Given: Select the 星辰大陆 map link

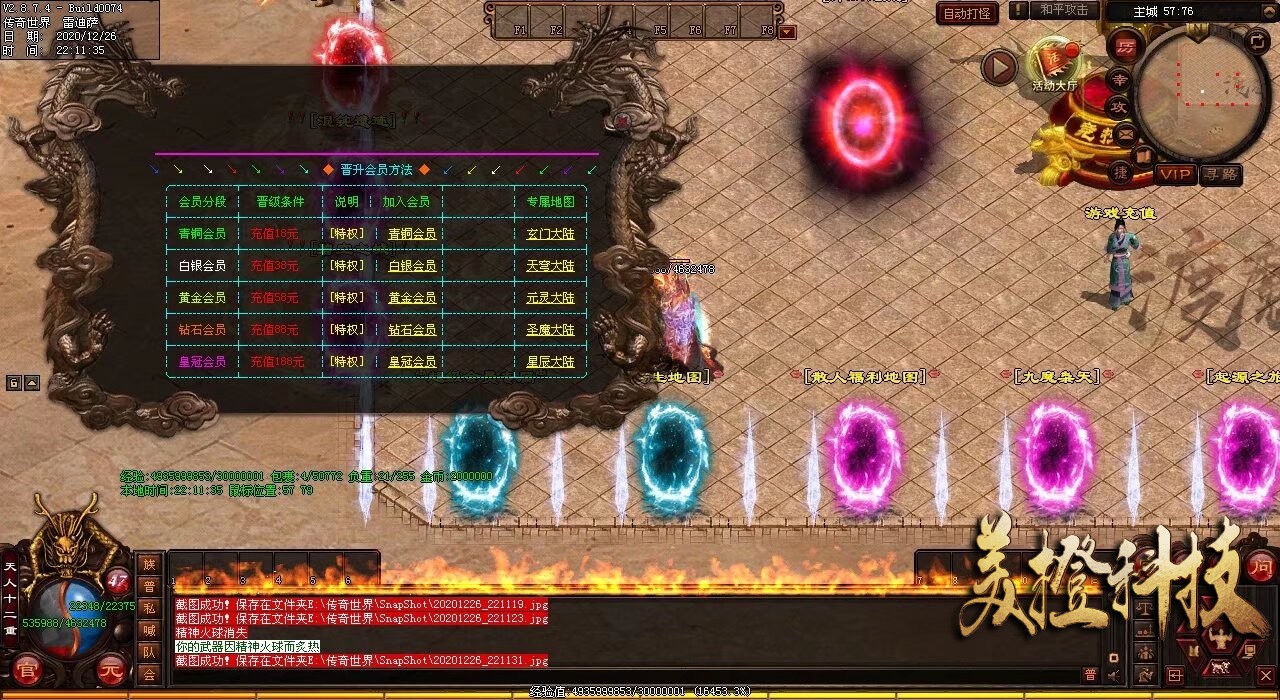Looking at the screenshot, I should click(550, 362).
